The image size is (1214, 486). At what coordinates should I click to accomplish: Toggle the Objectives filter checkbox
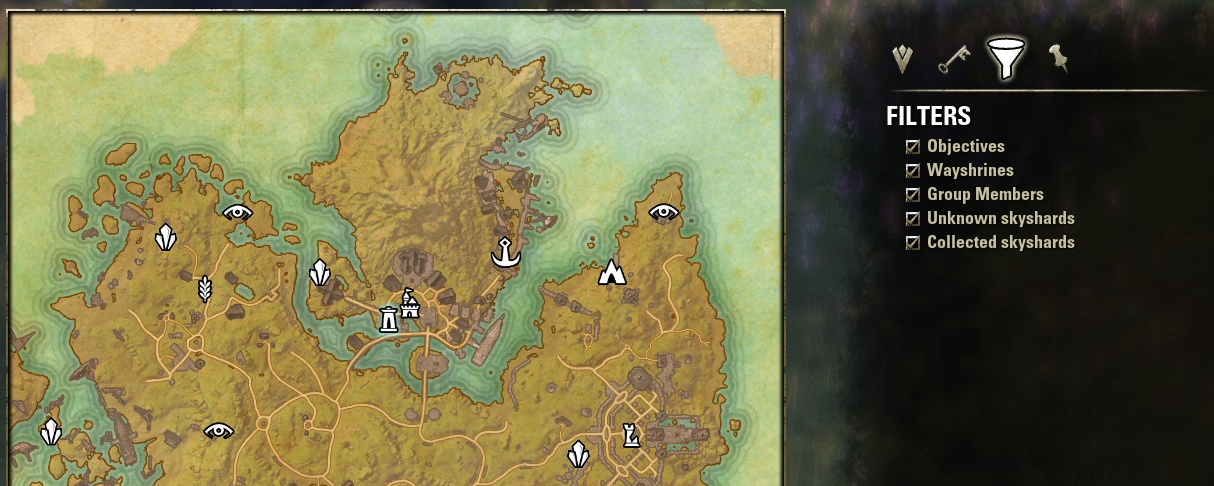(x=913, y=147)
